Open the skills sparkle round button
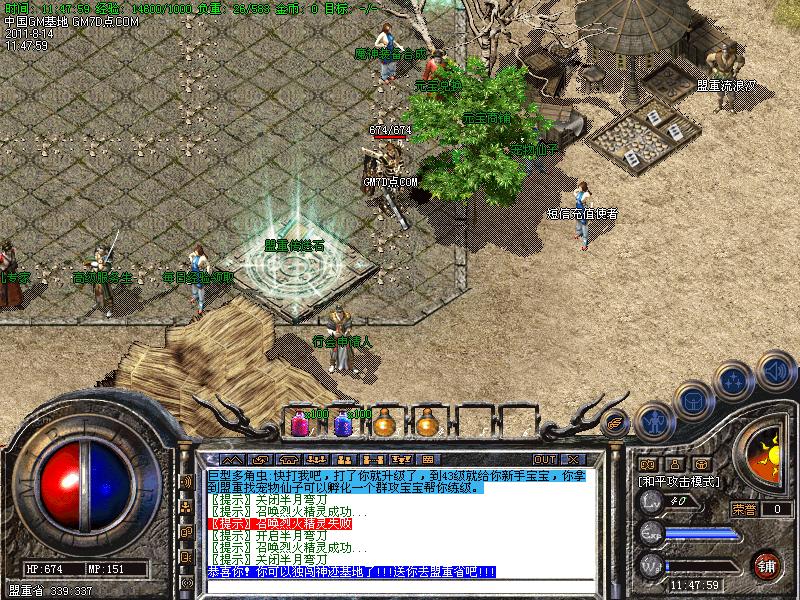Image resolution: width=800 pixels, height=600 pixels. coord(734,380)
